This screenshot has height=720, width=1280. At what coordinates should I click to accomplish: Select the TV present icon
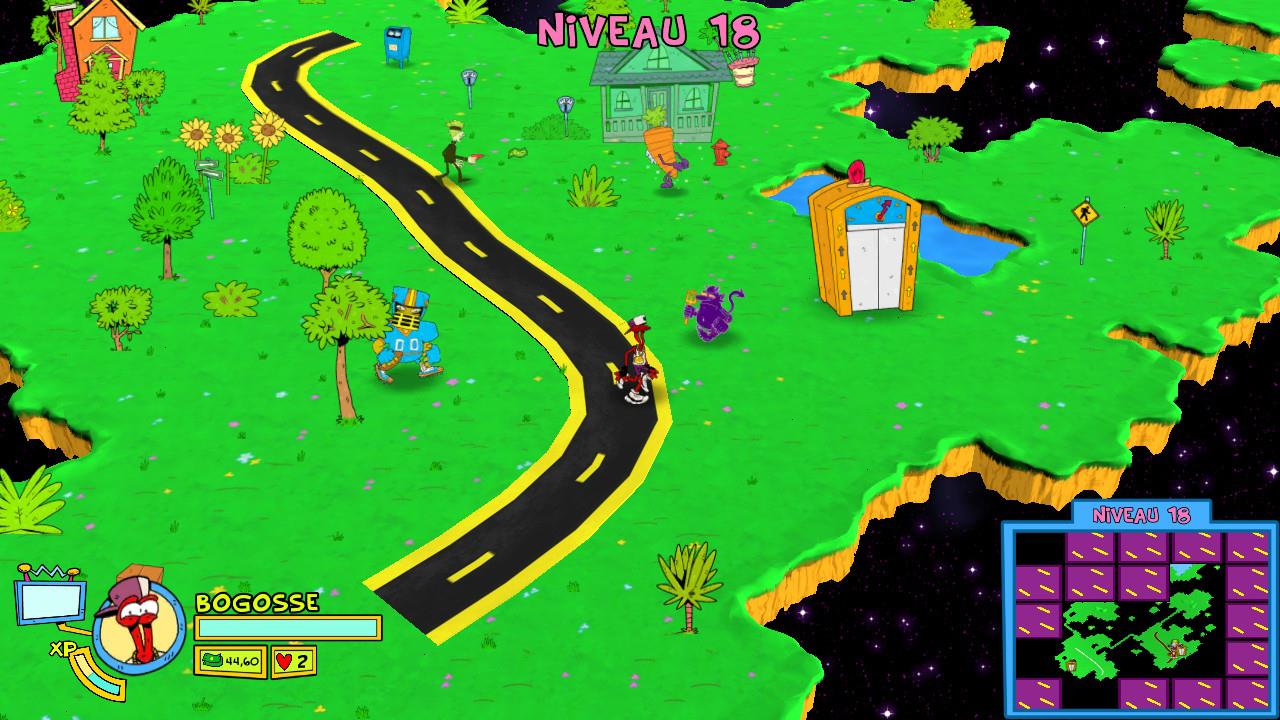[x=49, y=598]
